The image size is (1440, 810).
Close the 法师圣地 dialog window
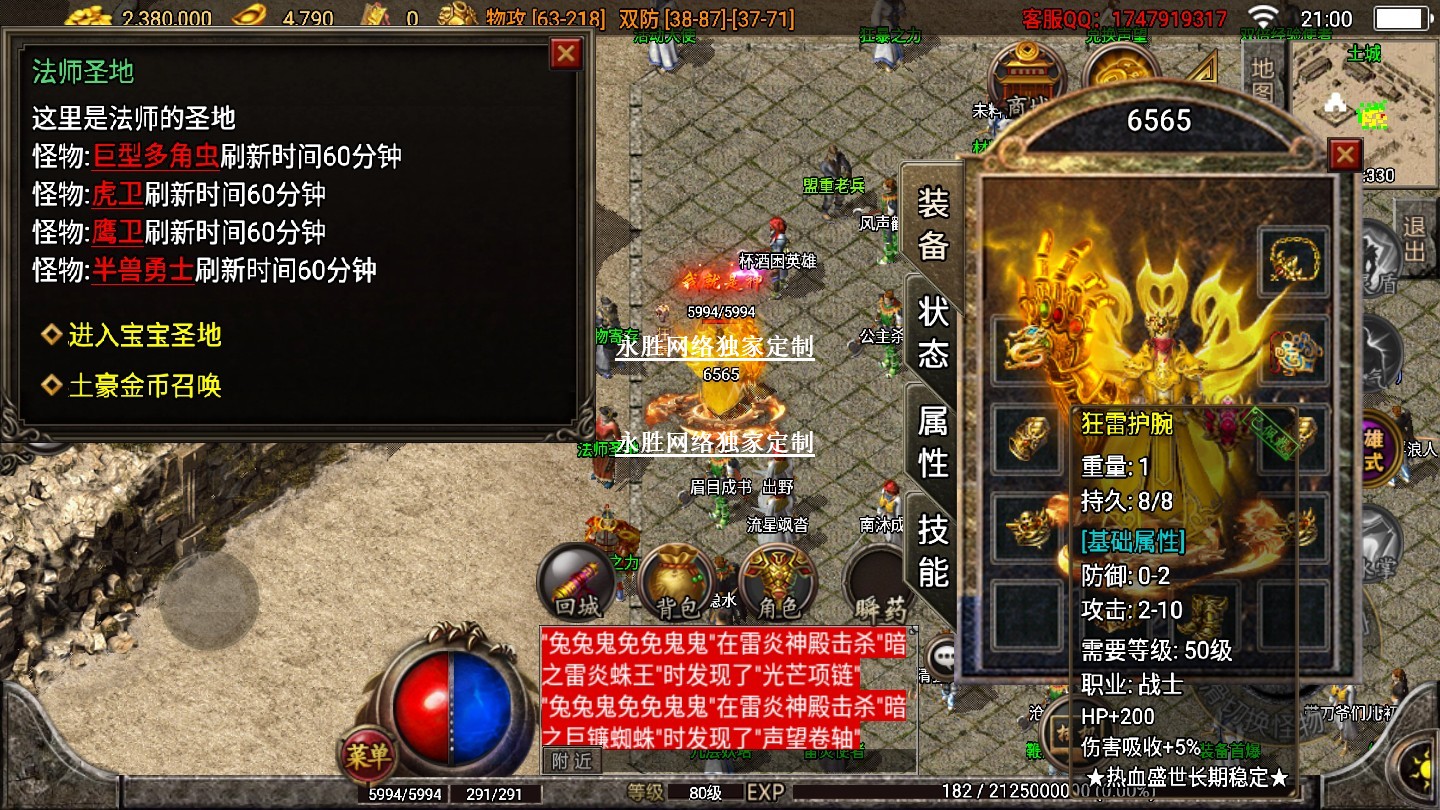click(566, 53)
